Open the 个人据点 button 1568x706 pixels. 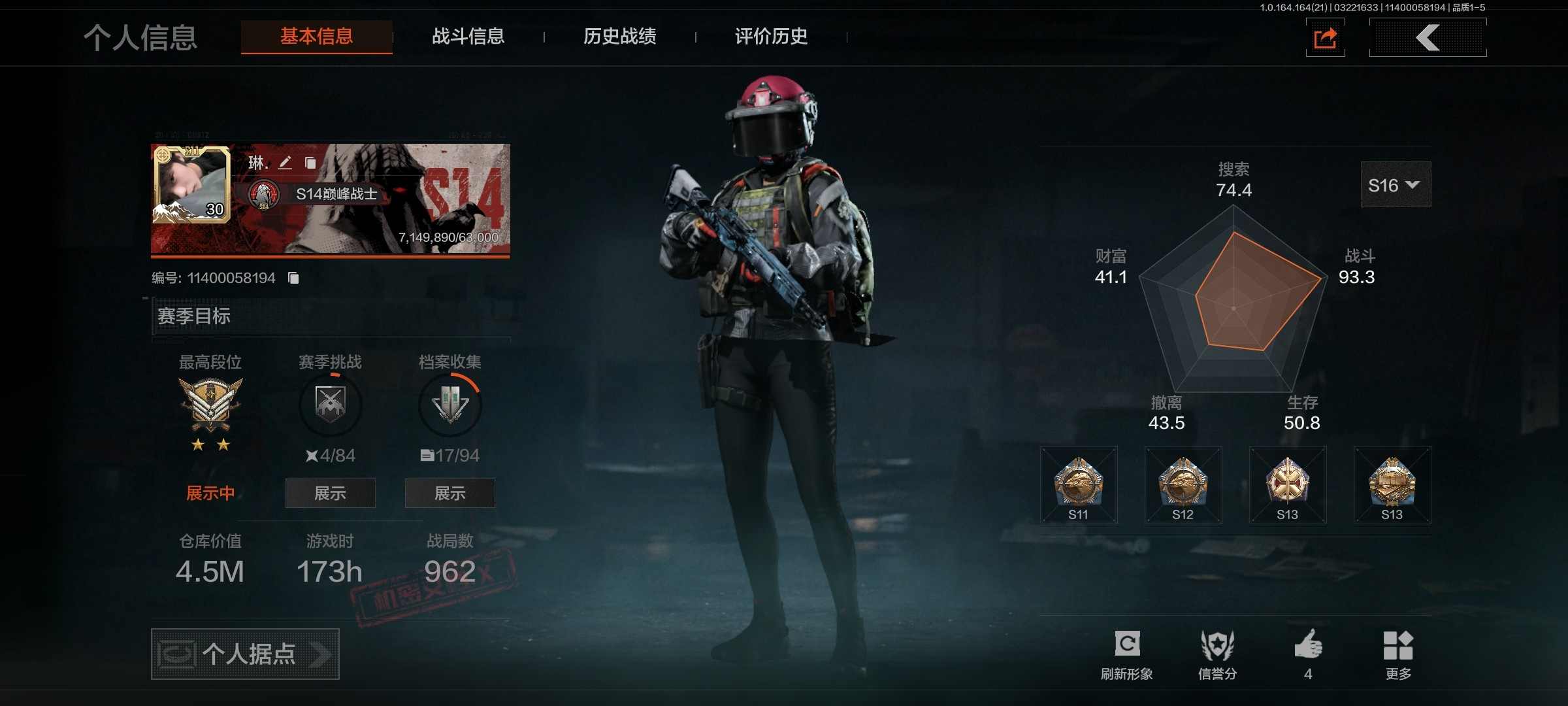(x=245, y=654)
